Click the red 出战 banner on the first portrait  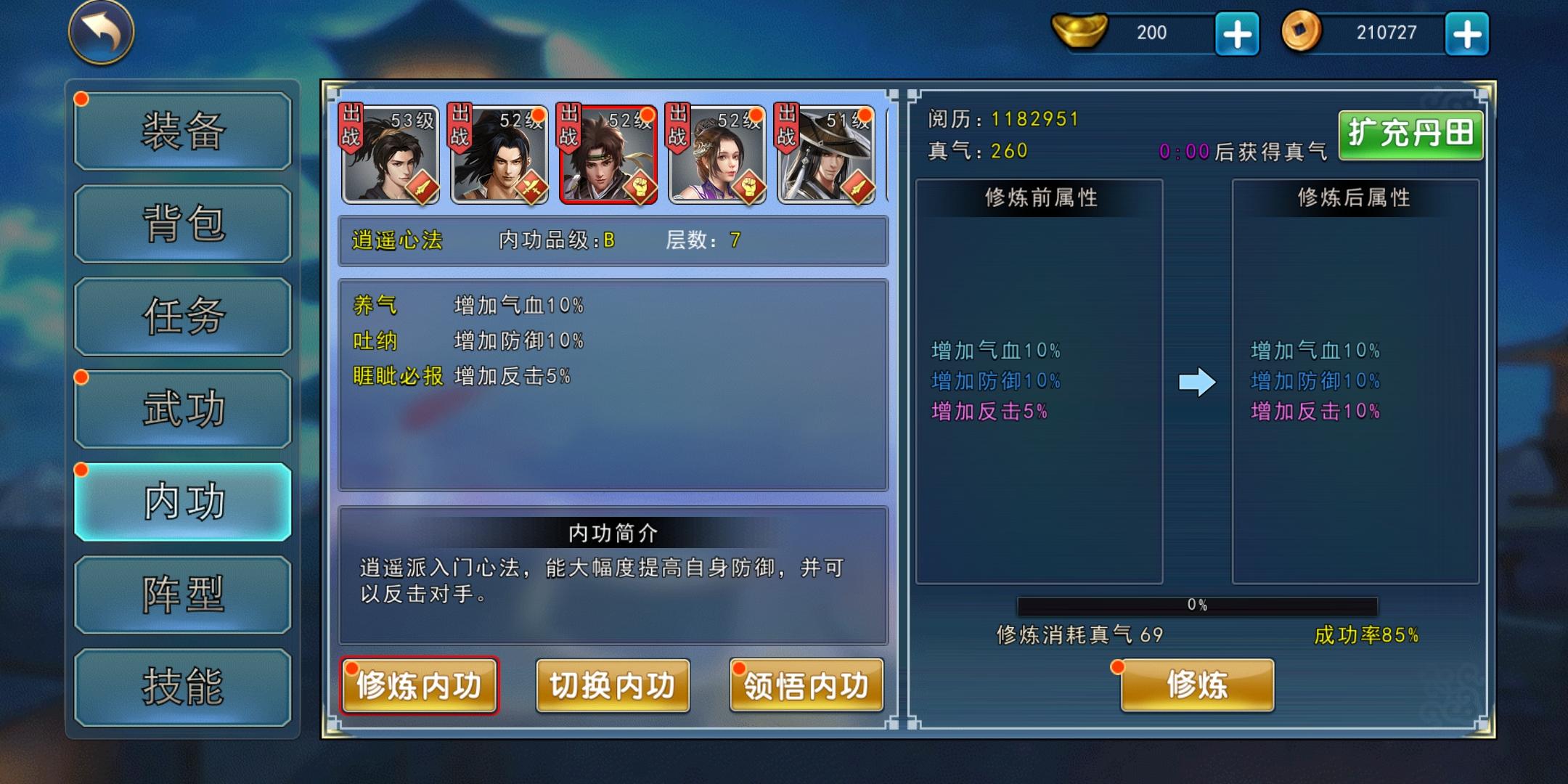(351, 127)
